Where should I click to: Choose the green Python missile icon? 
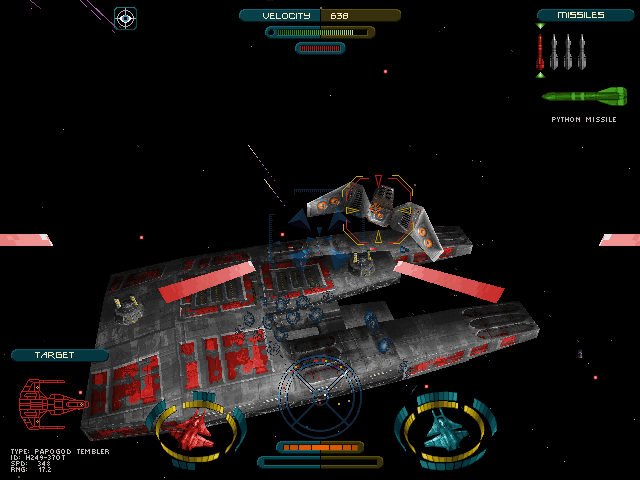585,97
